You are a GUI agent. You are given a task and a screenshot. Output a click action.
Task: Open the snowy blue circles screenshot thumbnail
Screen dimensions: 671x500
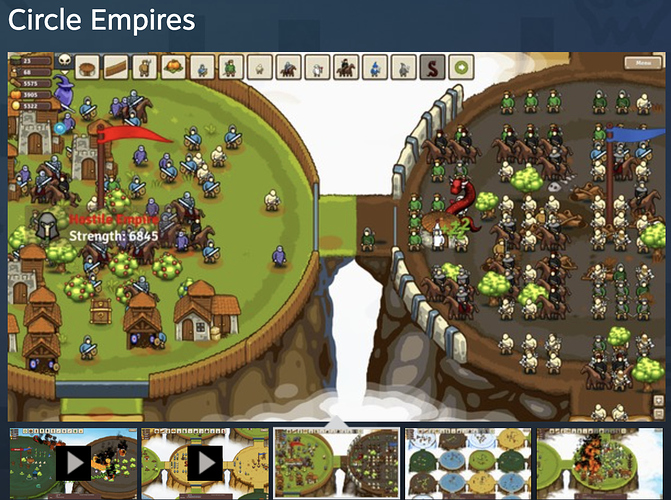point(467,462)
